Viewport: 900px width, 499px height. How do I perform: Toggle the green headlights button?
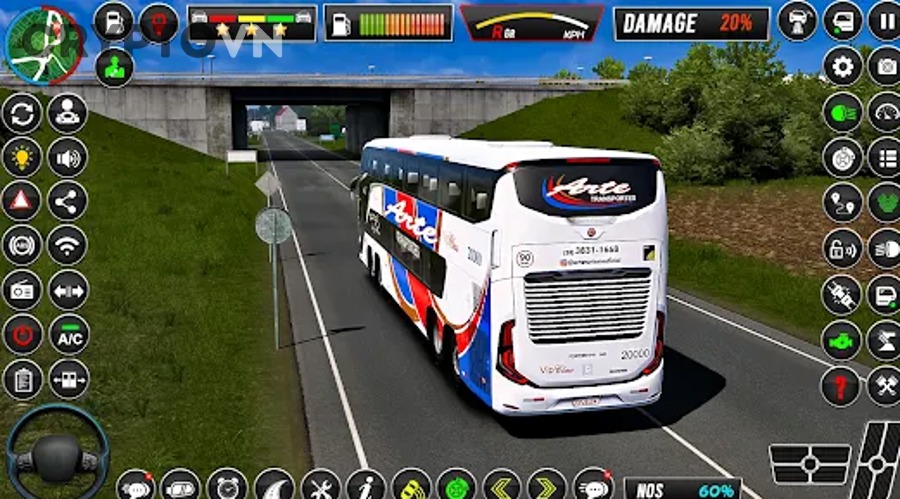point(842,112)
